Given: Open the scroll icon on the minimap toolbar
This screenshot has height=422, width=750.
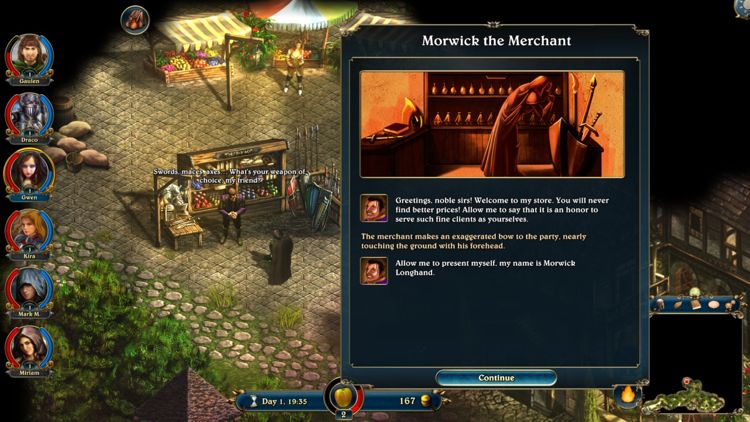Looking at the screenshot, I should [678, 304].
